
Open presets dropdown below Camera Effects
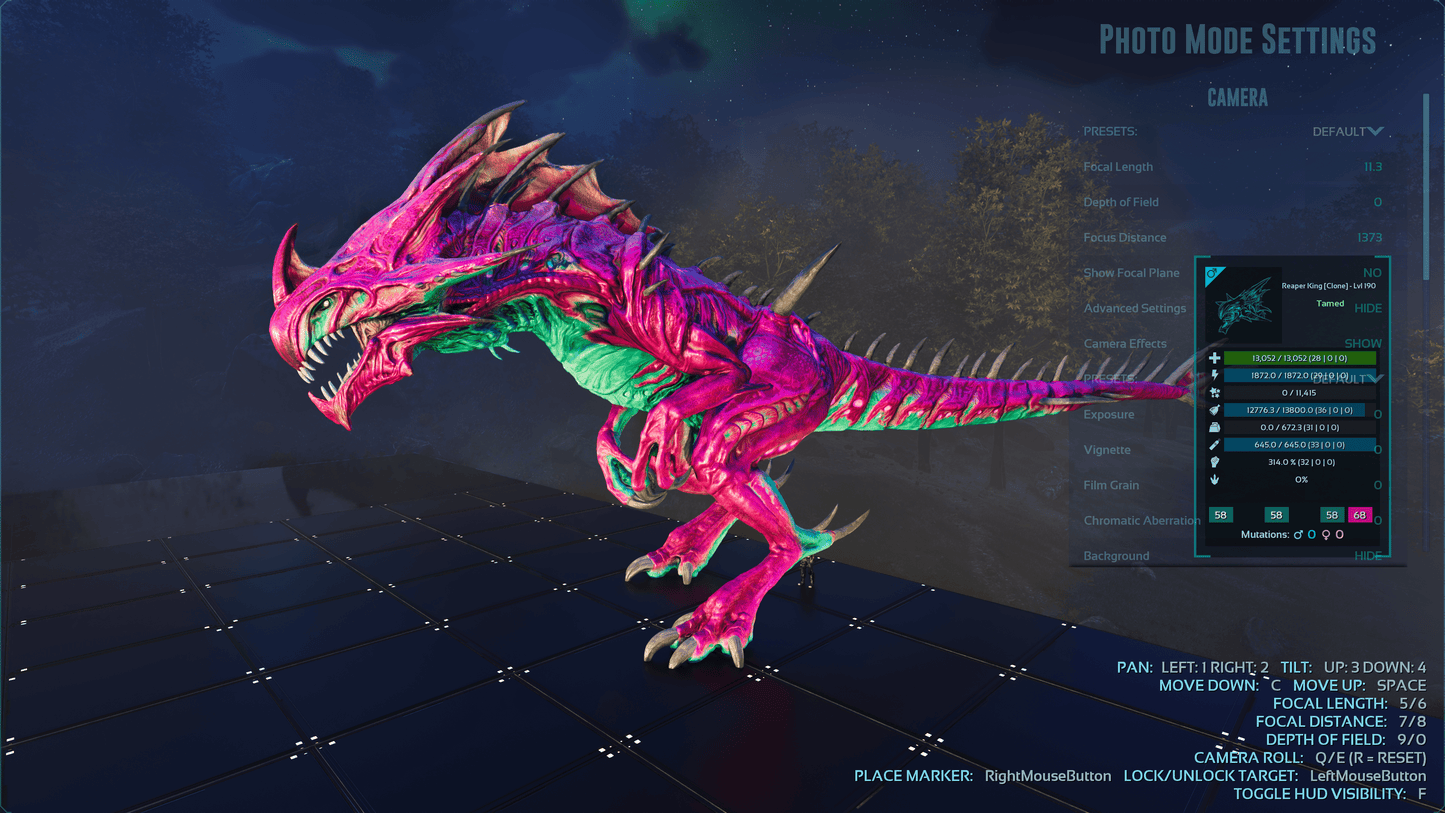click(x=1347, y=379)
